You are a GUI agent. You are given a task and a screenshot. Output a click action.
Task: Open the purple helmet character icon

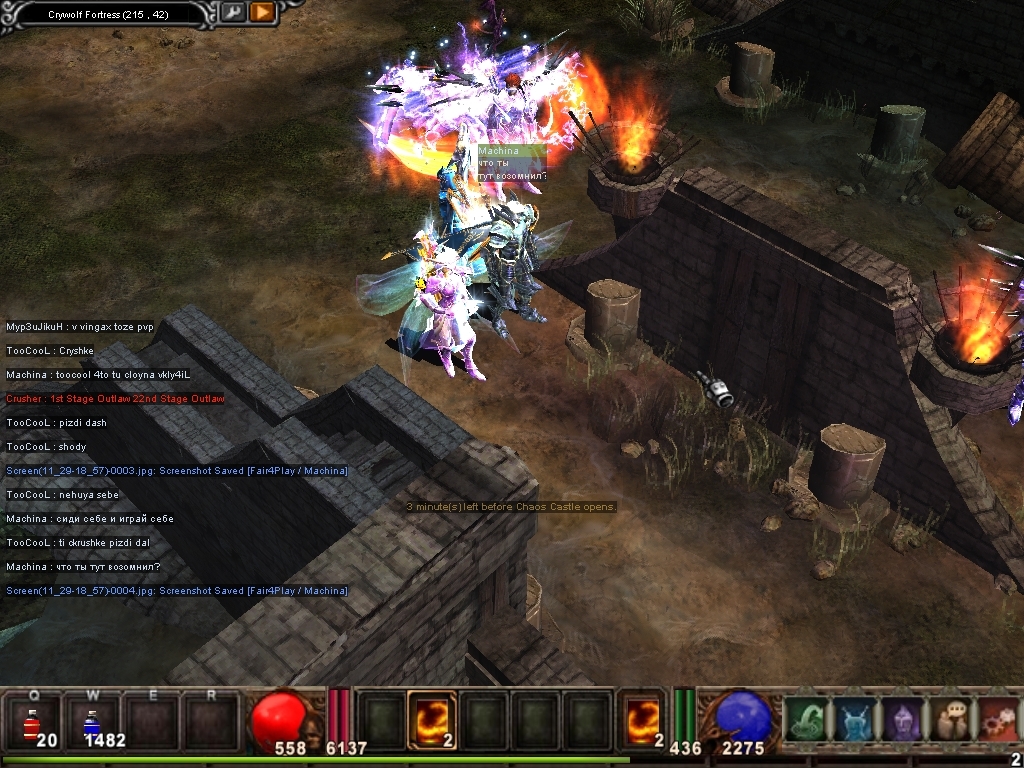902,719
